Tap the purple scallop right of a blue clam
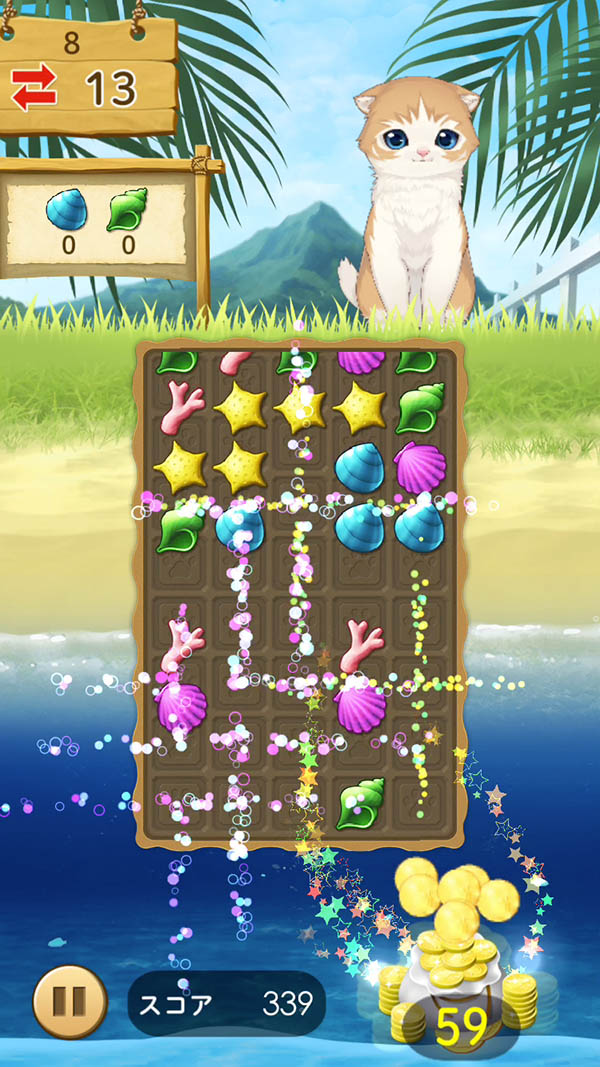 [419, 466]
